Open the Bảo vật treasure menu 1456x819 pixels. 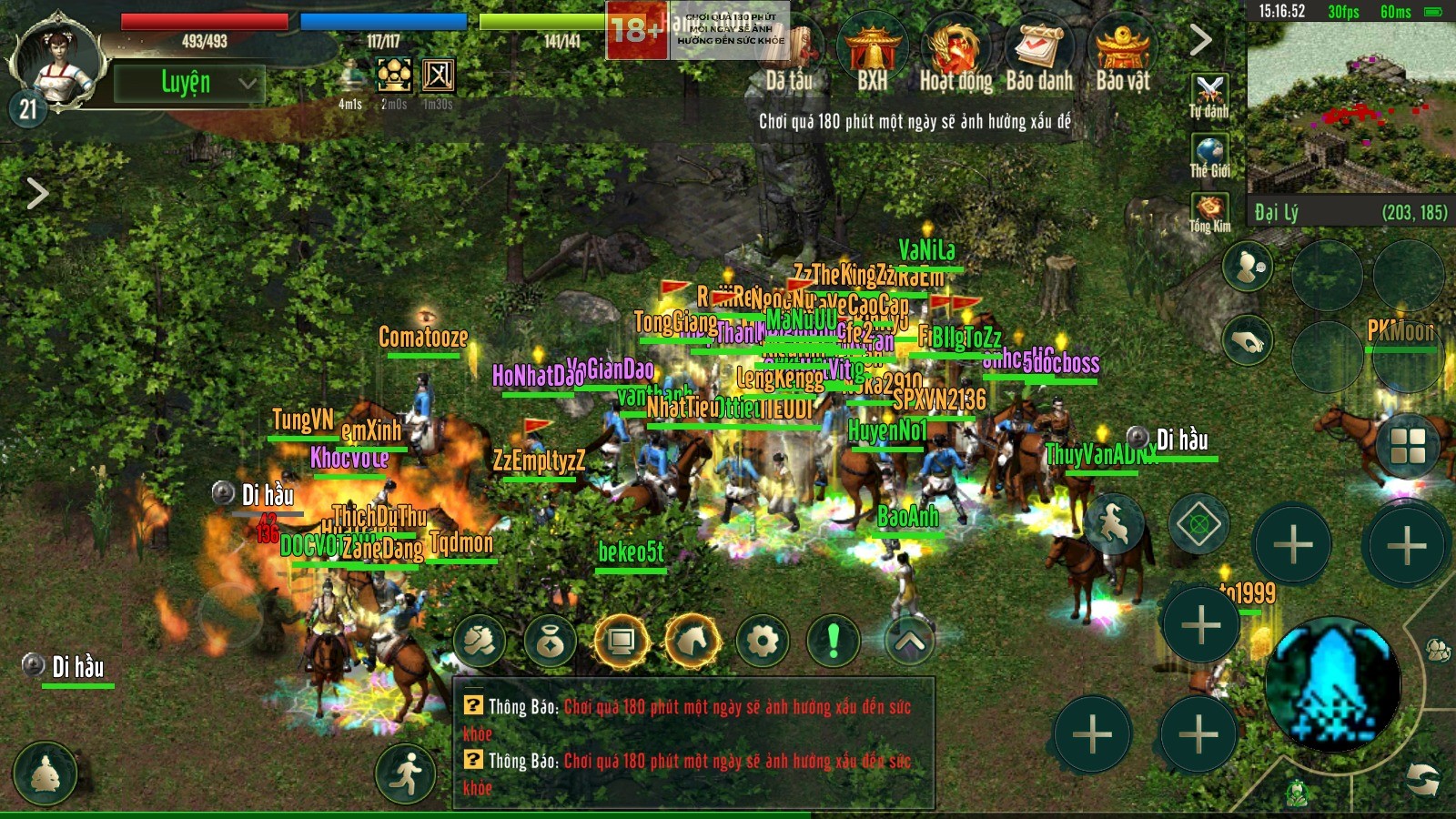pyautogui.click(x=1123, y=56)
